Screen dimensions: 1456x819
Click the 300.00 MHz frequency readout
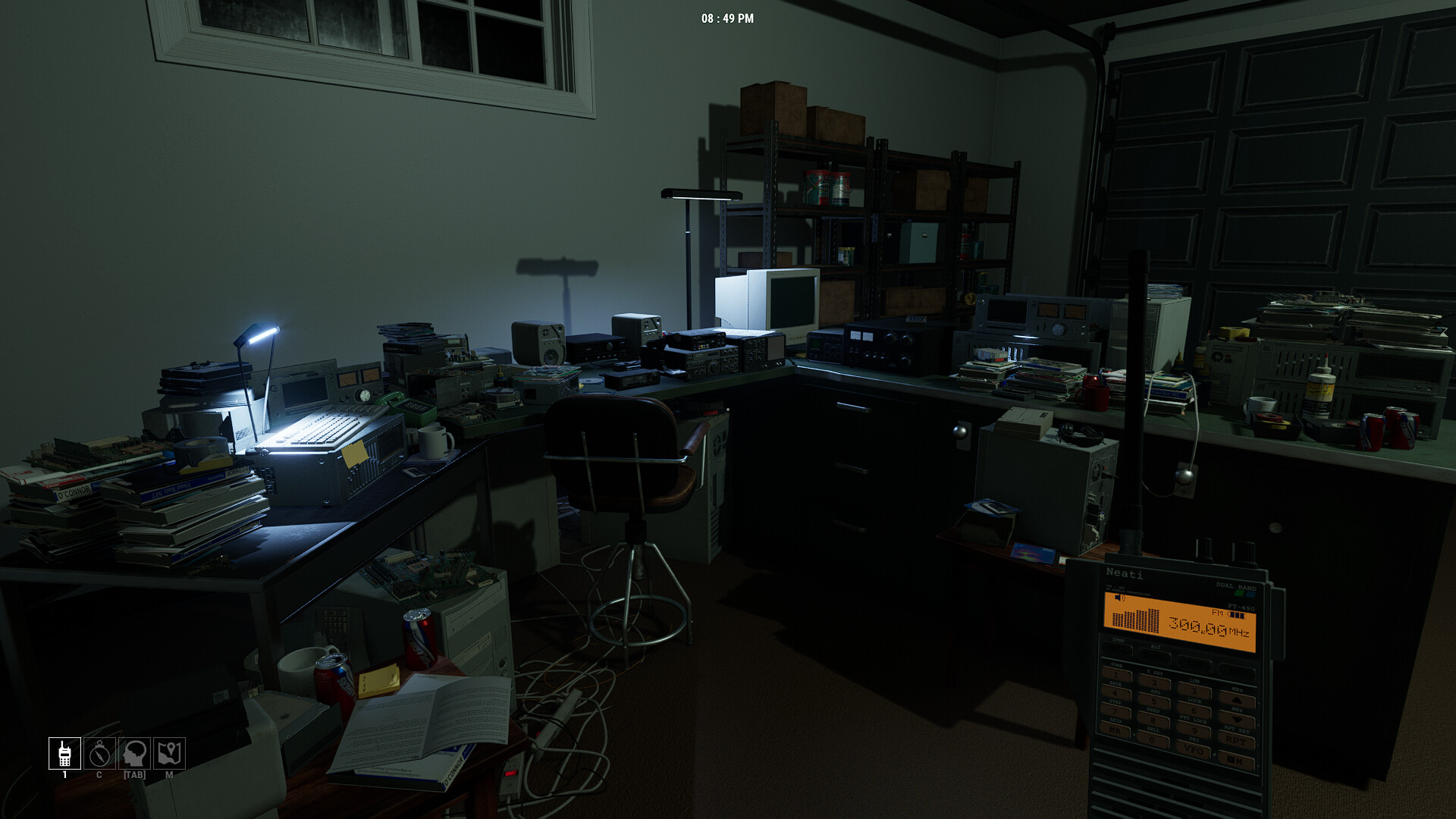(x=1197, y=626)
